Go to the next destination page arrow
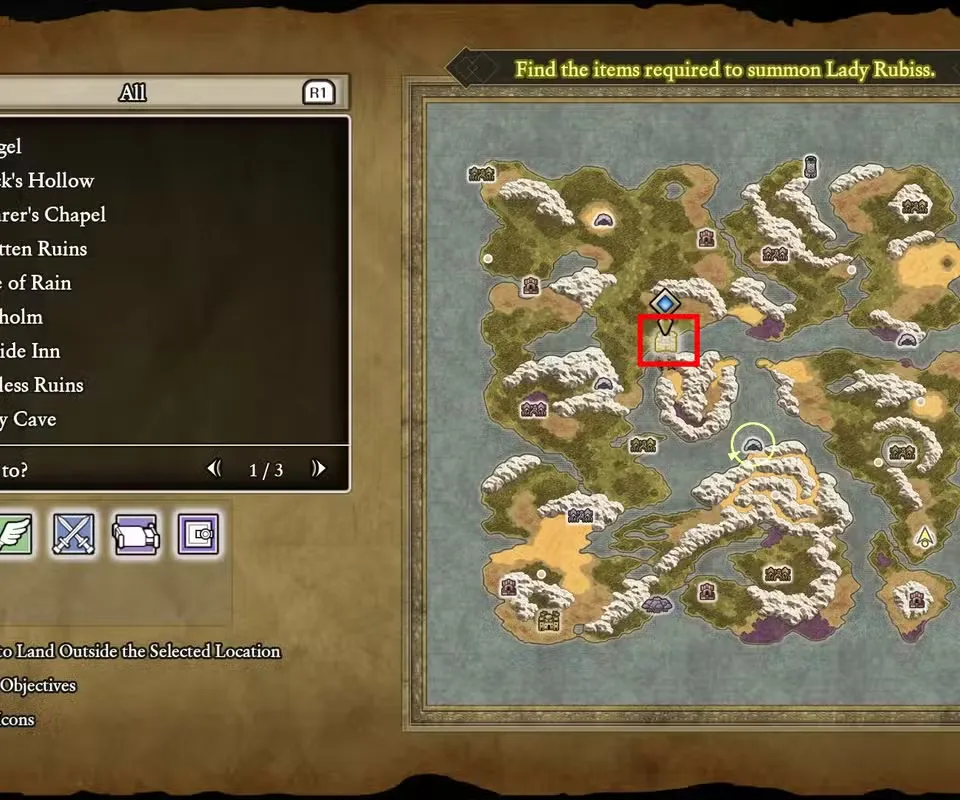 pyautogui.click(x=318, y=468)
